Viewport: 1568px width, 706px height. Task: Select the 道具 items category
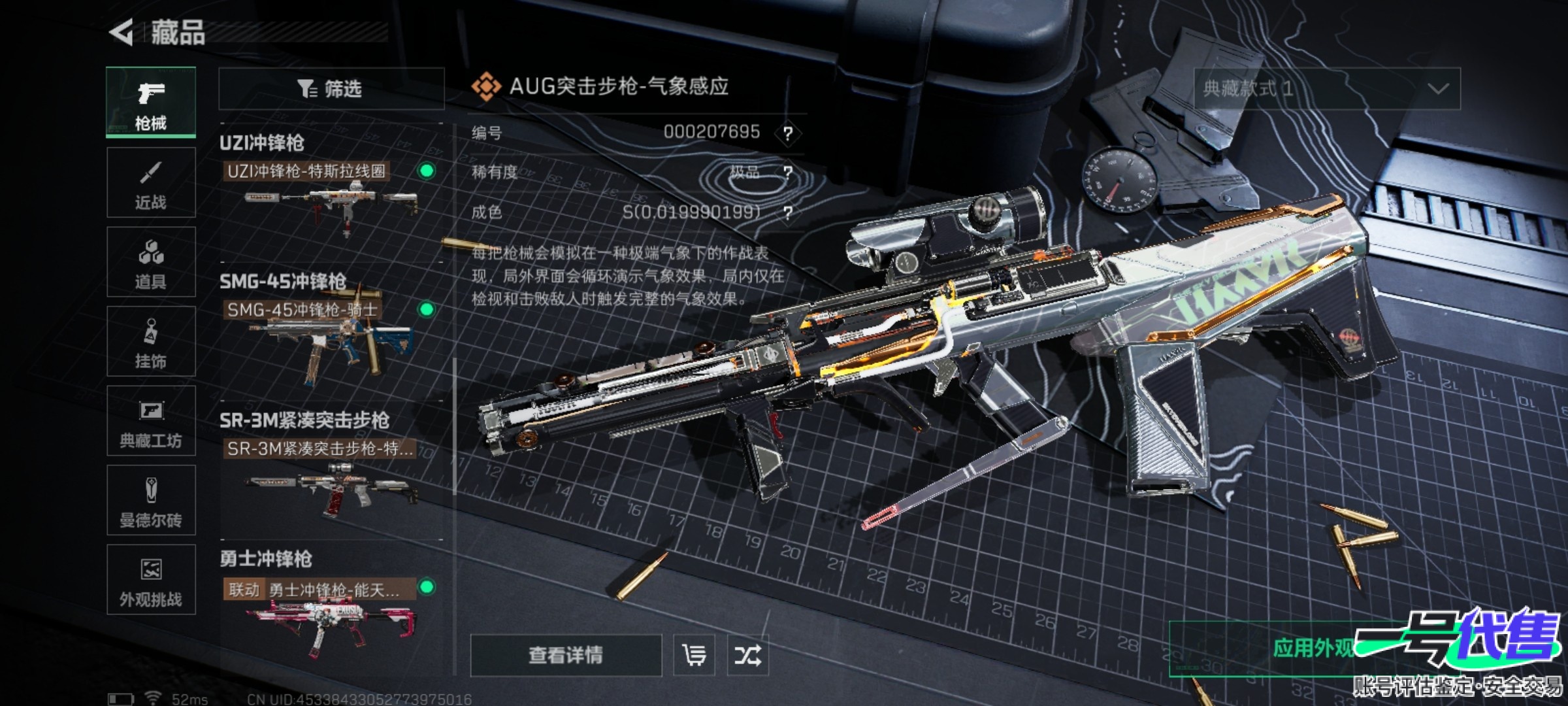[151, 262]
